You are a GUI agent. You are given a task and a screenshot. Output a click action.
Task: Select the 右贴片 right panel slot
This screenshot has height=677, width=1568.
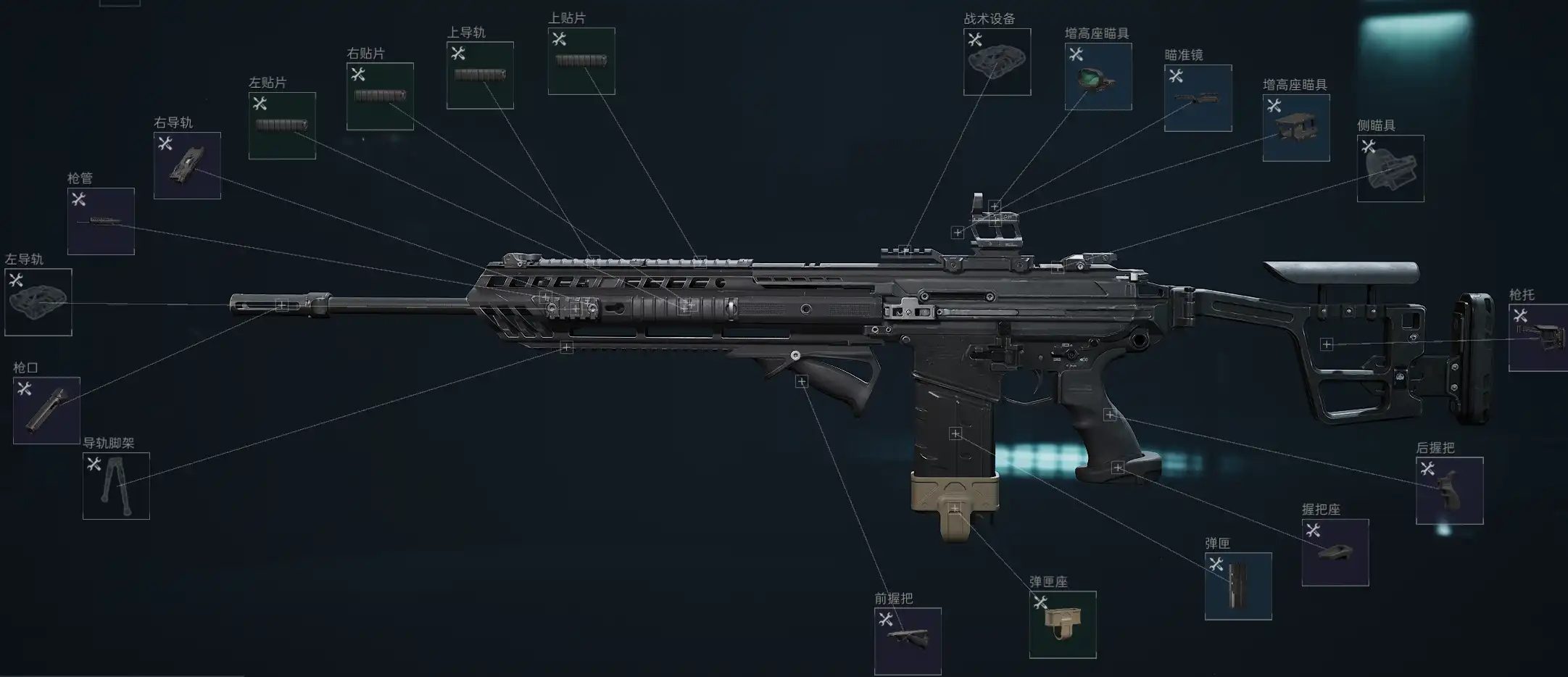pos(380,96)
